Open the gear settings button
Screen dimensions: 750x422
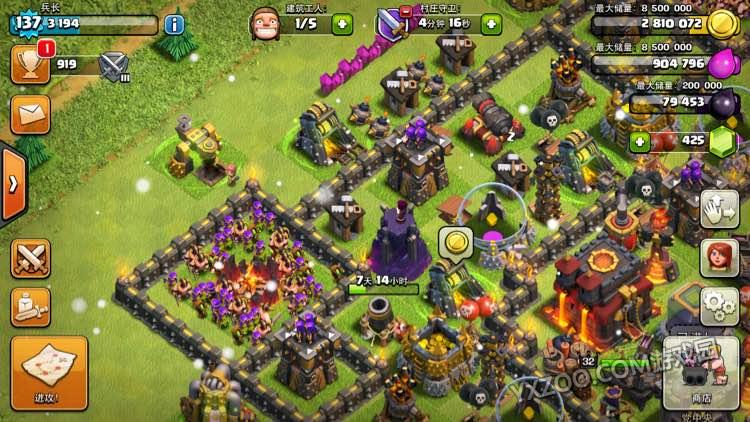tap(719, 304)
